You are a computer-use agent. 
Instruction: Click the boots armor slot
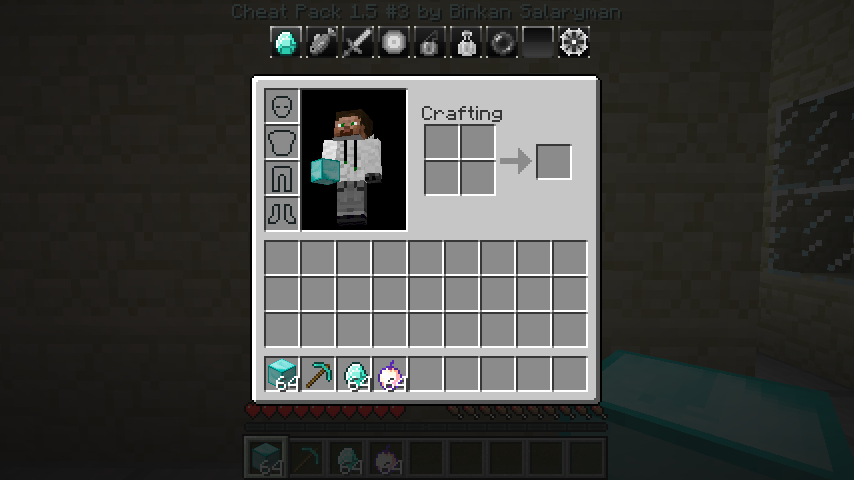282,214
